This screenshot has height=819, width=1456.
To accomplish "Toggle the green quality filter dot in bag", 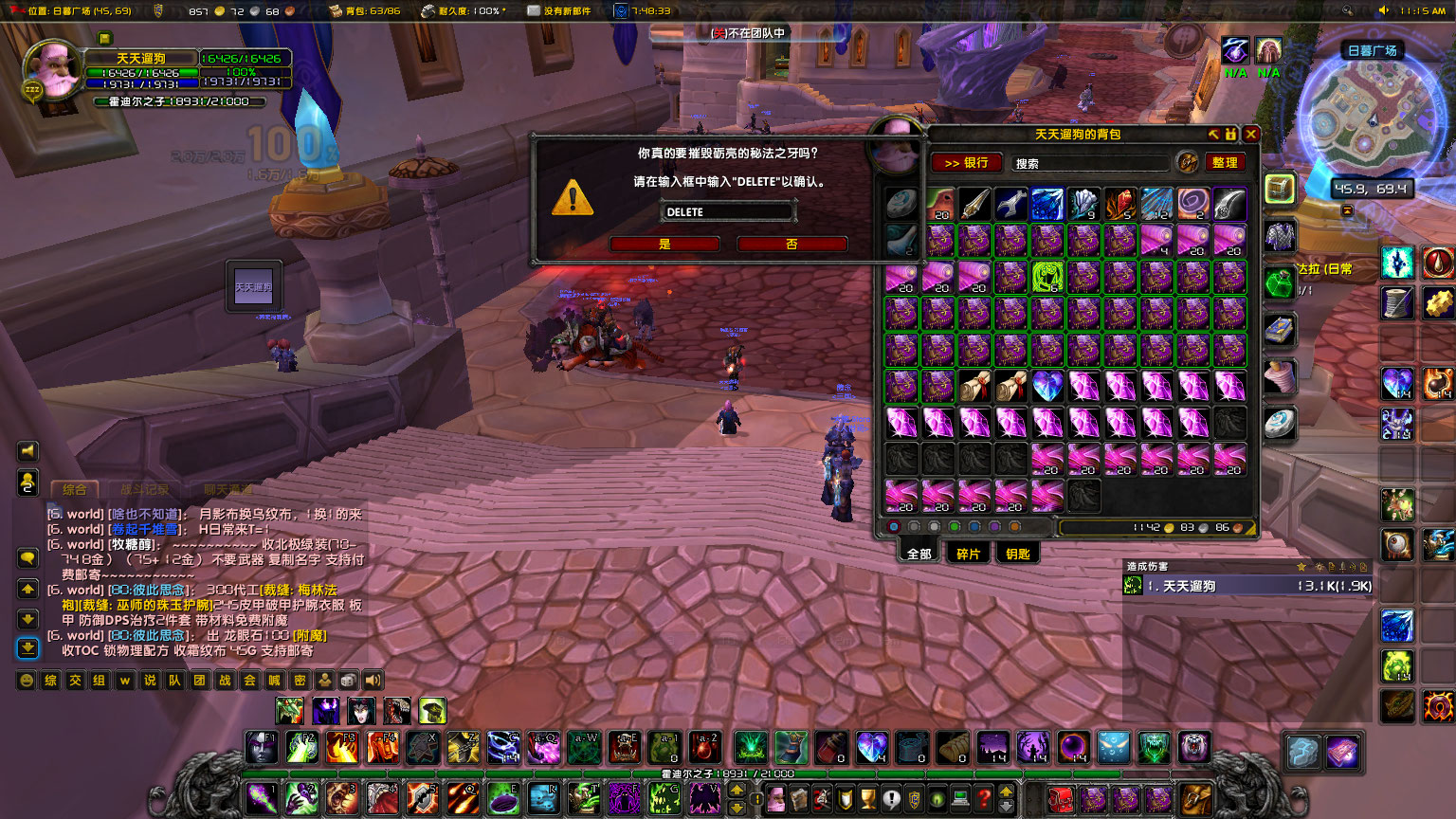I will click(954, 526).
